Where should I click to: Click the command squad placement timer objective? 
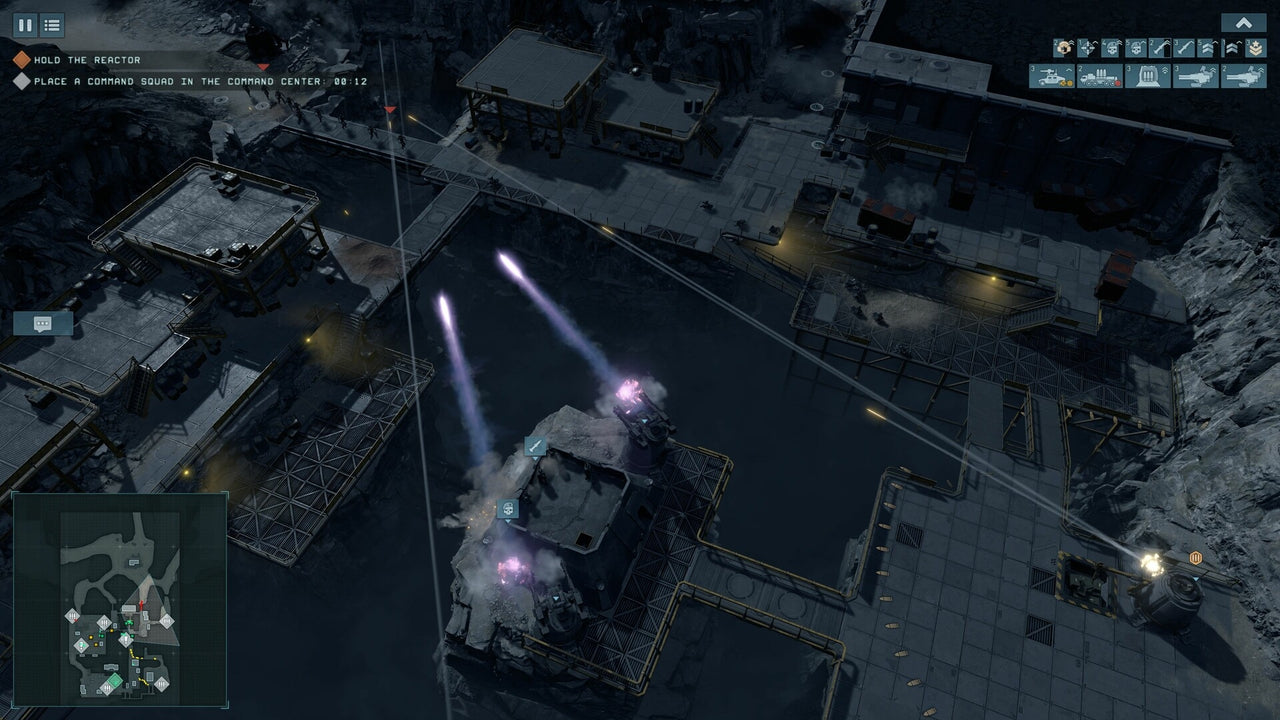click(180, 80)
